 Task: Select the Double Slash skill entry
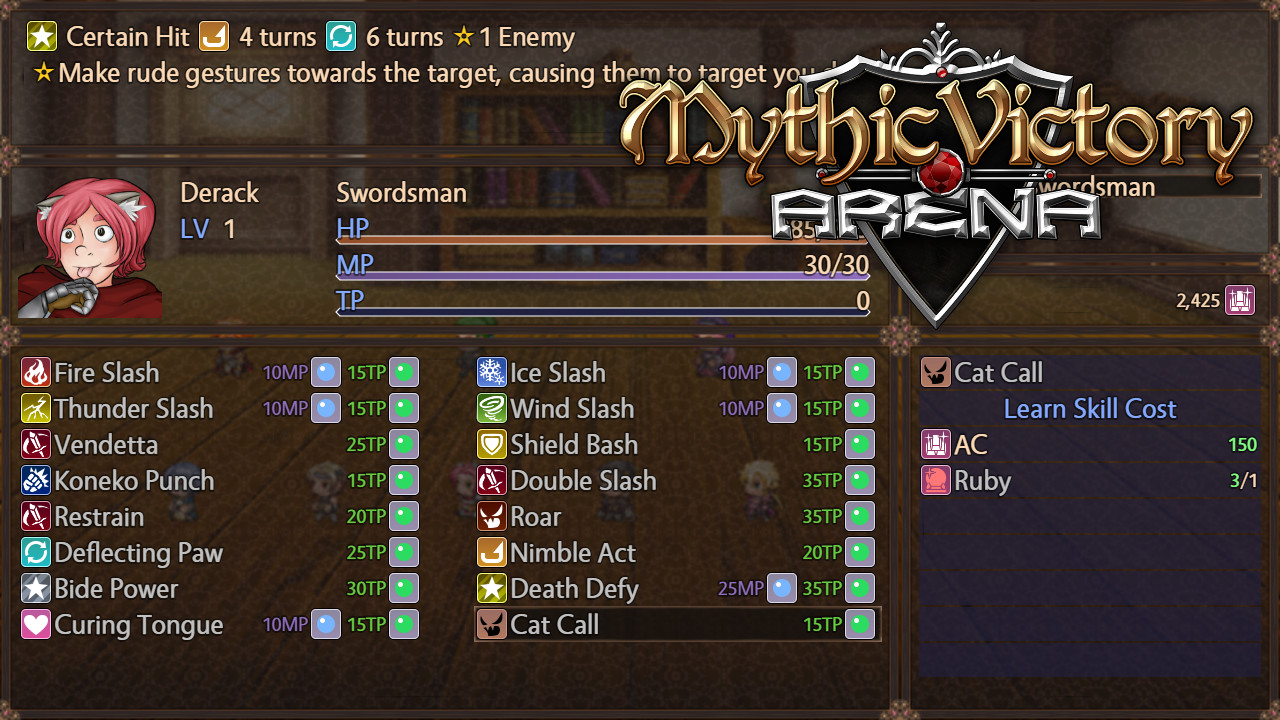pyautogui.click(x=584, y=480)
